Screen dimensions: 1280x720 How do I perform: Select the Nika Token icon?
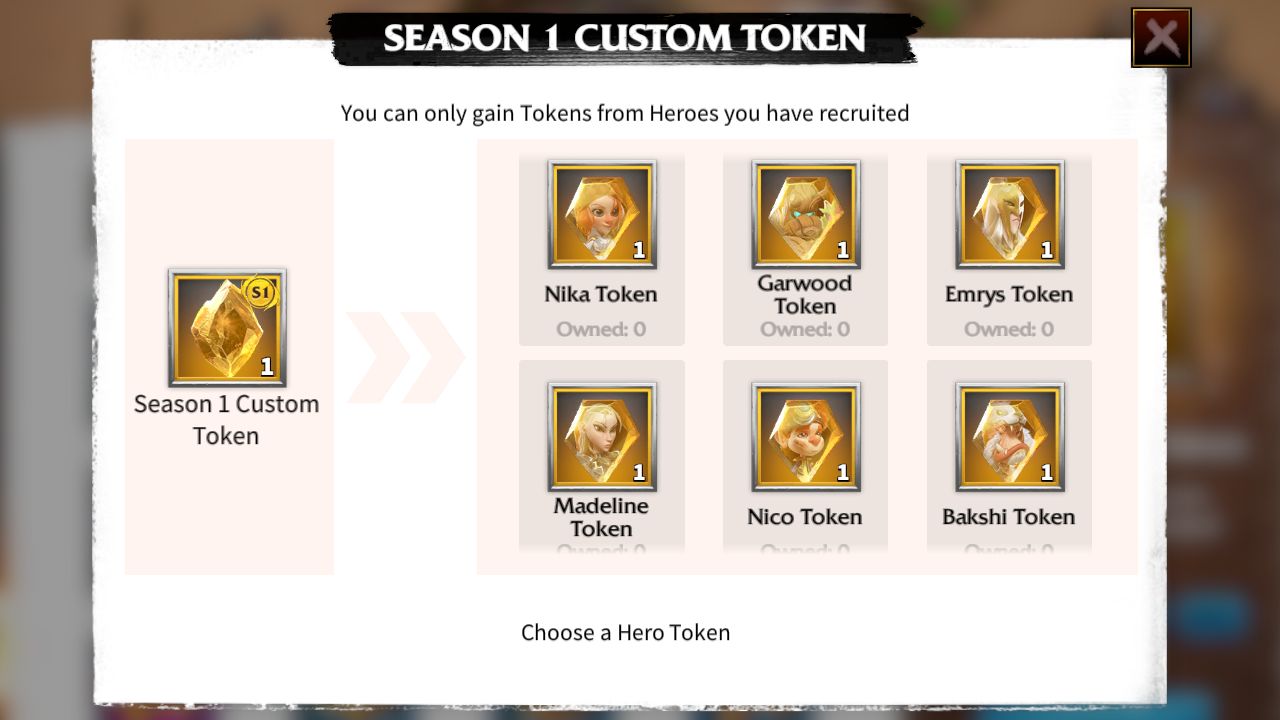(x=601, y=213)
